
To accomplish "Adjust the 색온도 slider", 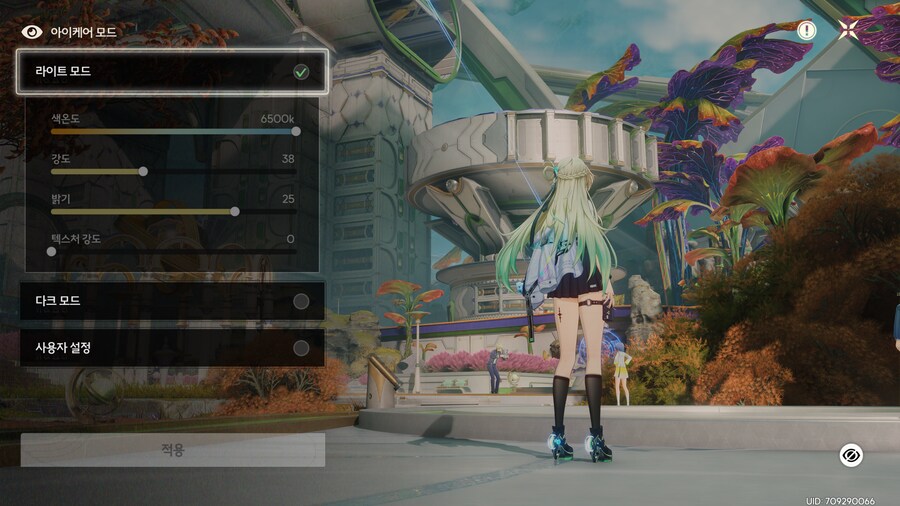I will [x=296, y=131].
